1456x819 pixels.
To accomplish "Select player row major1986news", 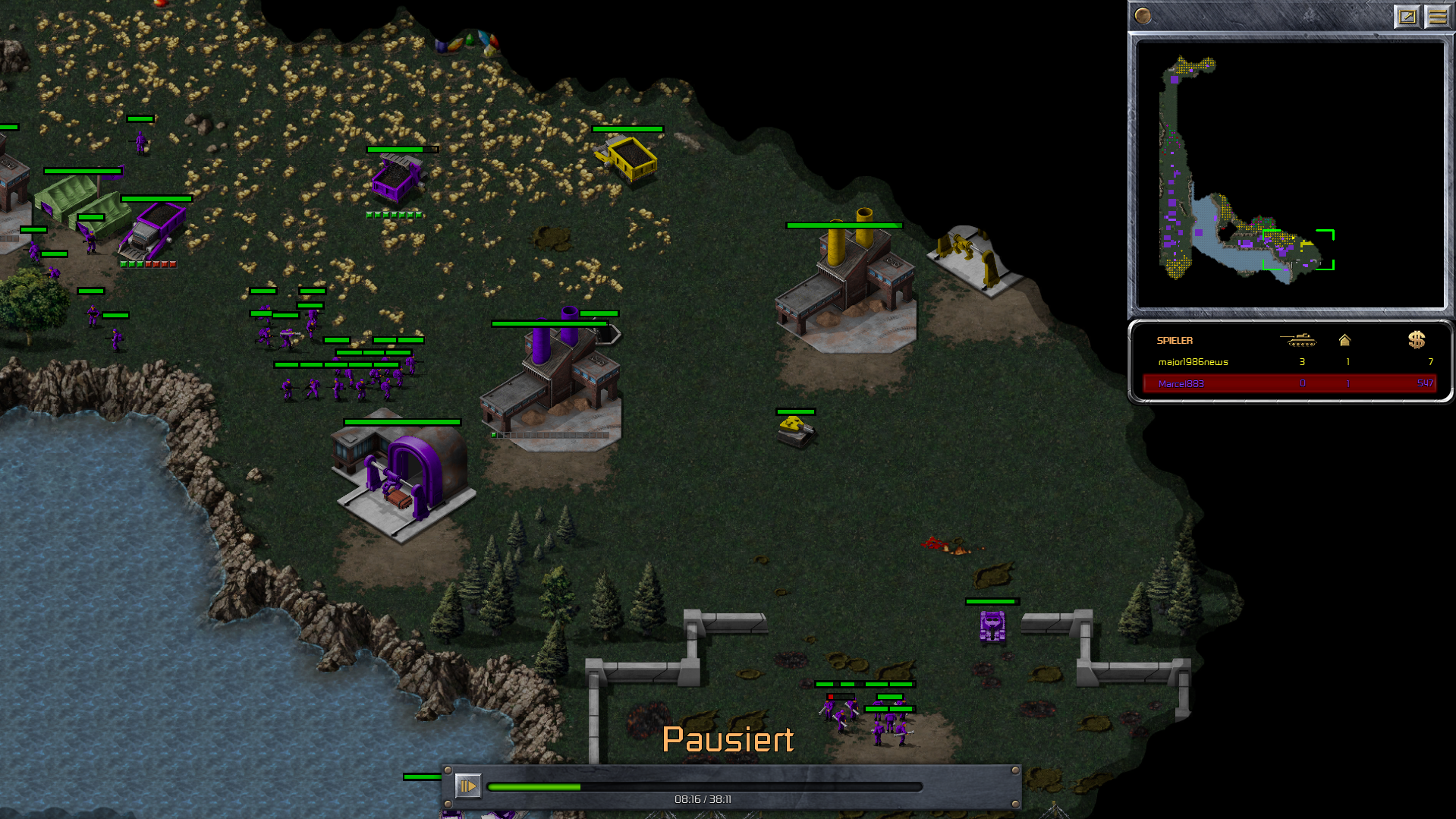I will coord(1290,362).
